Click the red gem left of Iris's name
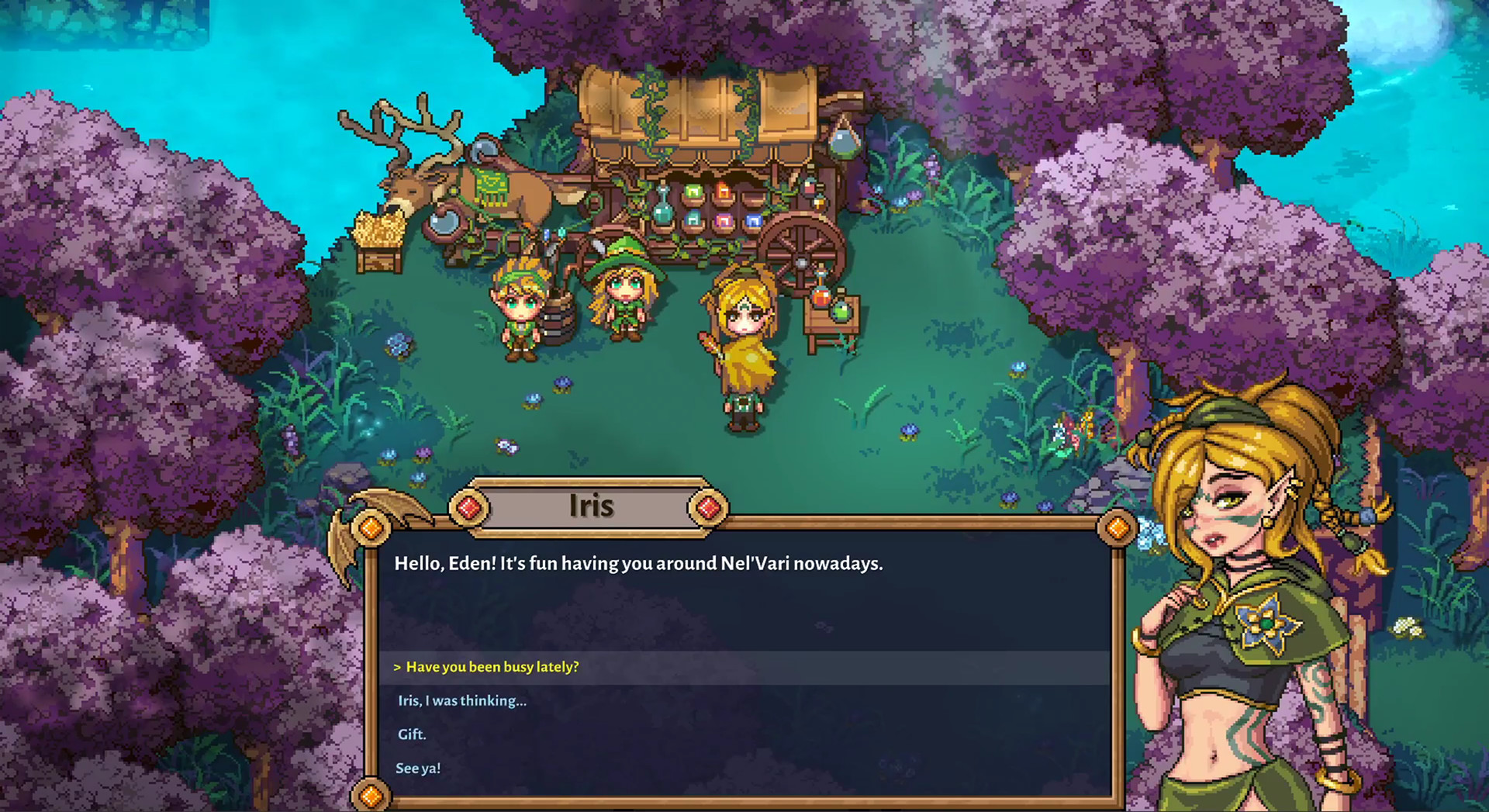 pos(469,507)
